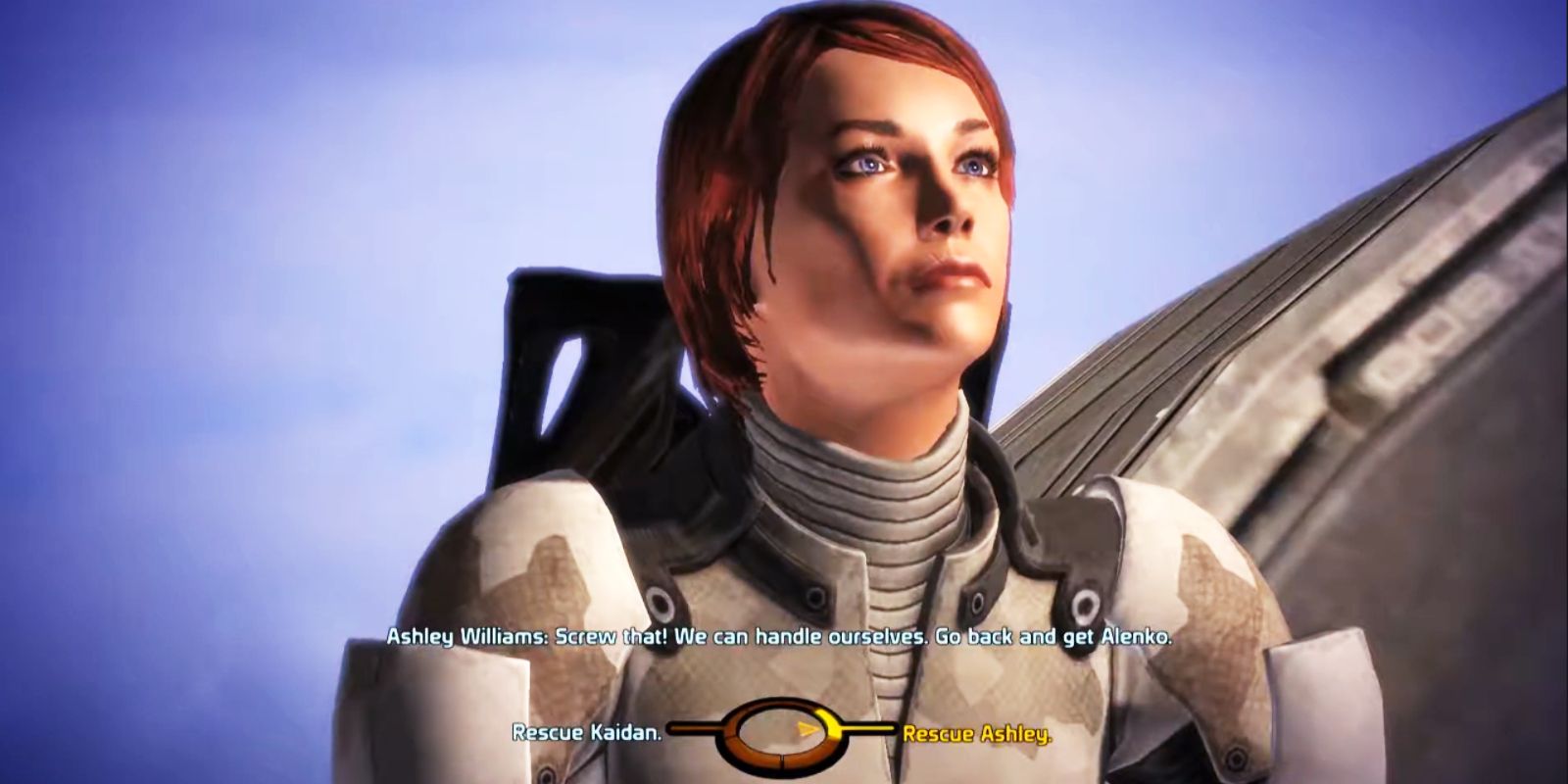Click the bottom segment of the conversation wheel
The image size is (1568, 784).
pyautogui.click(x=780, y=759)
